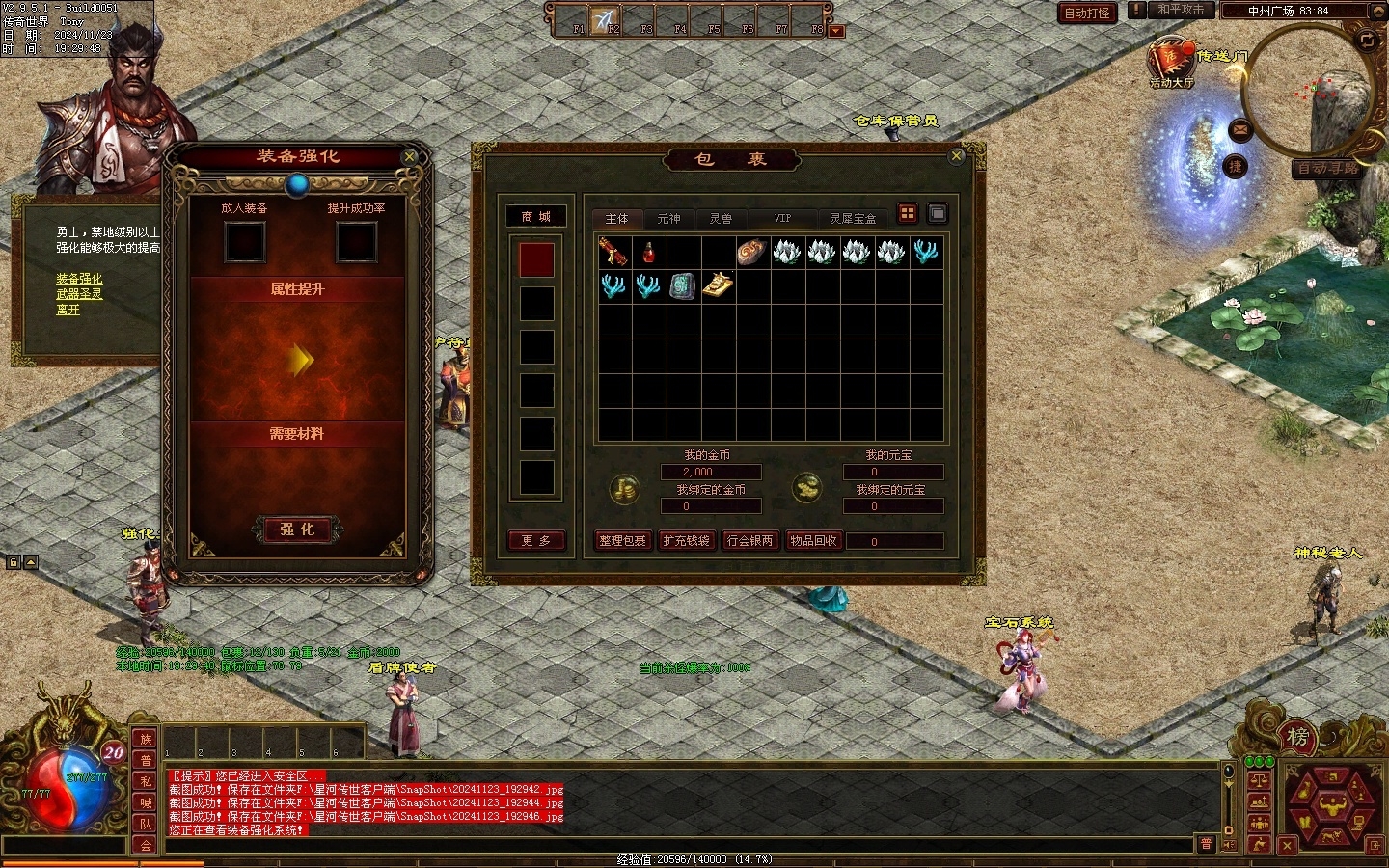1389x868 pixels.
Task: Switch to the 元神 bag tab
Action: [668, 219]
